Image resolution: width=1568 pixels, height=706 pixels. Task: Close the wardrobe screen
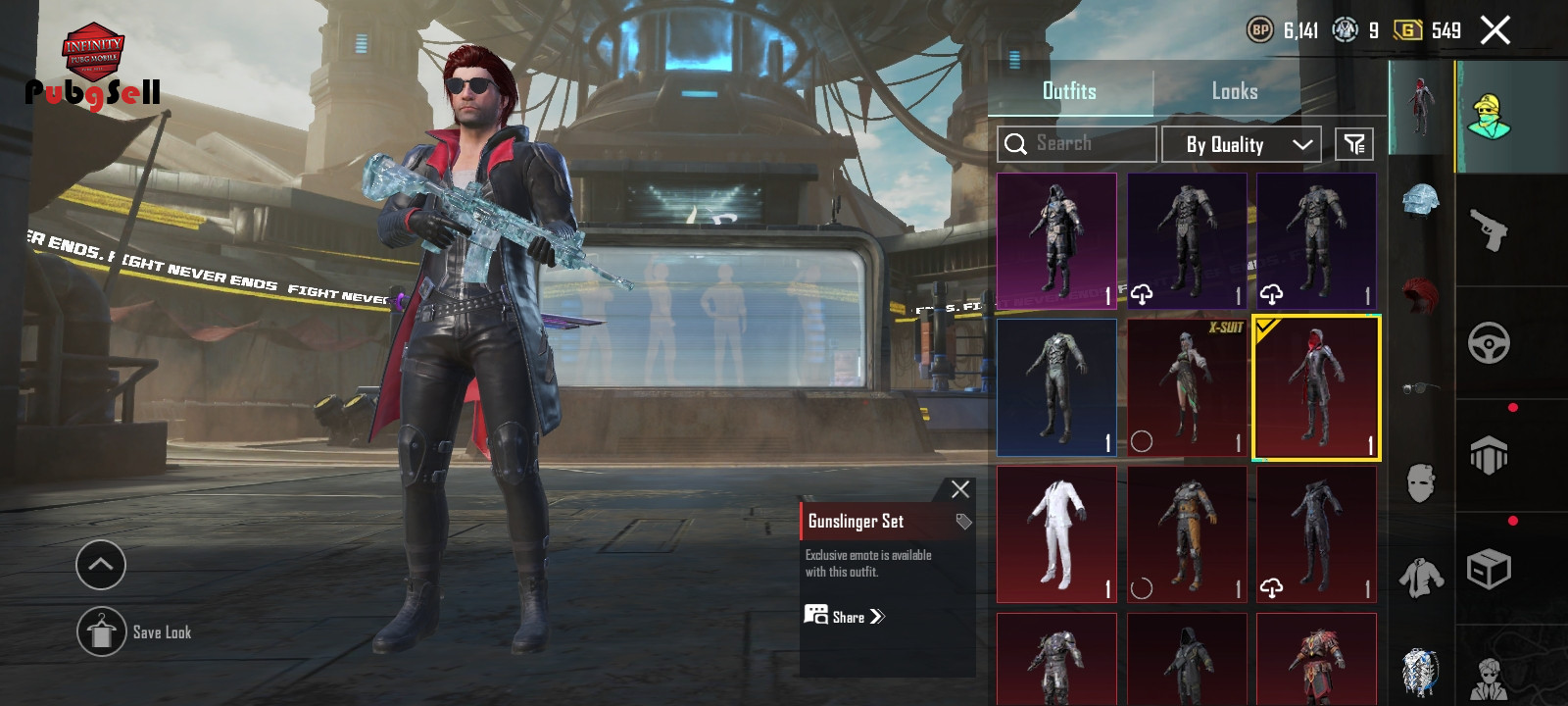pos(1494,30)
